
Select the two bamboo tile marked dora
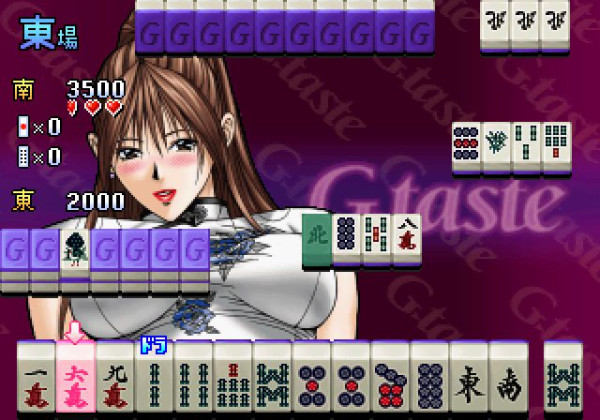click(154, 382)
